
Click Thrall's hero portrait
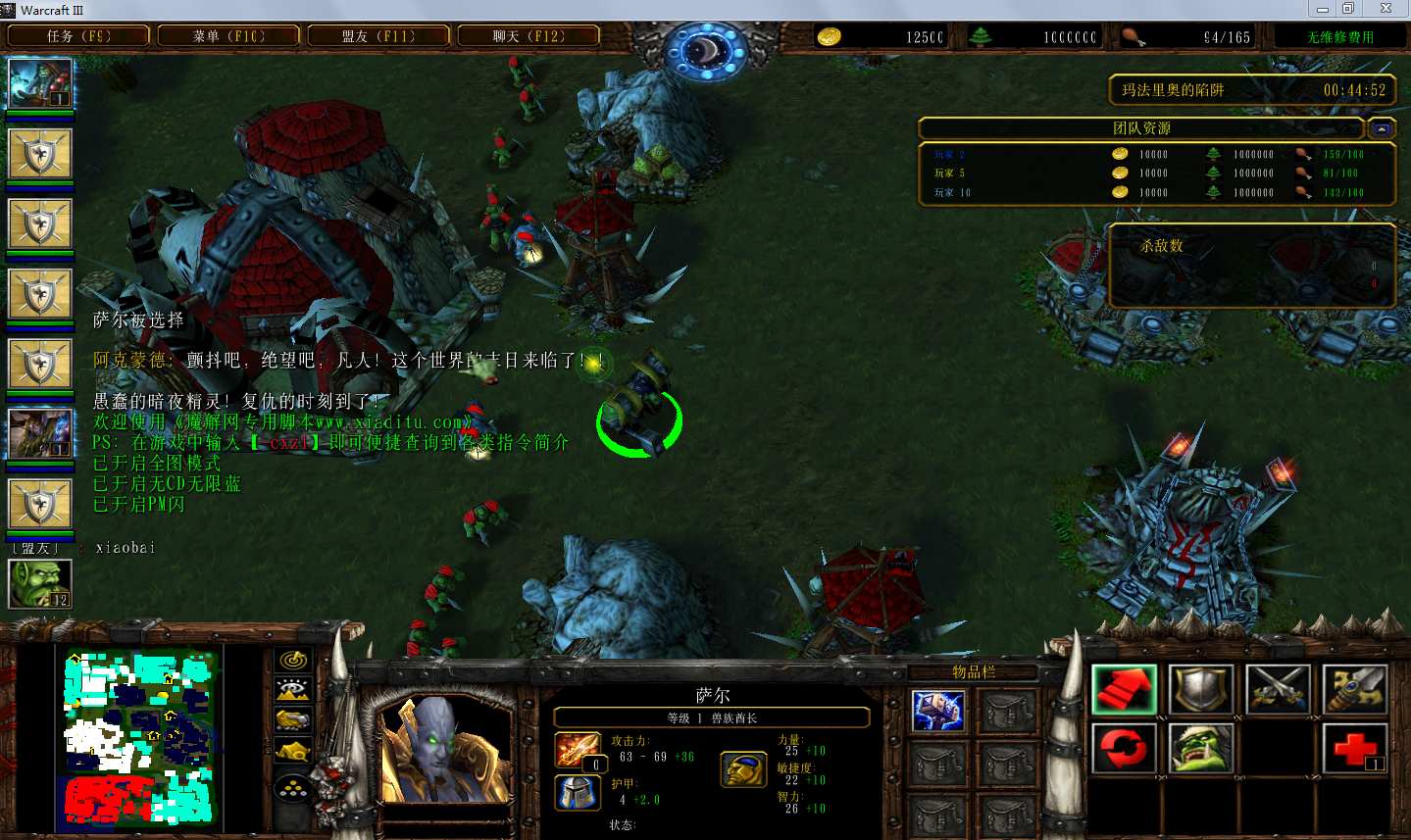coord(446,750)
